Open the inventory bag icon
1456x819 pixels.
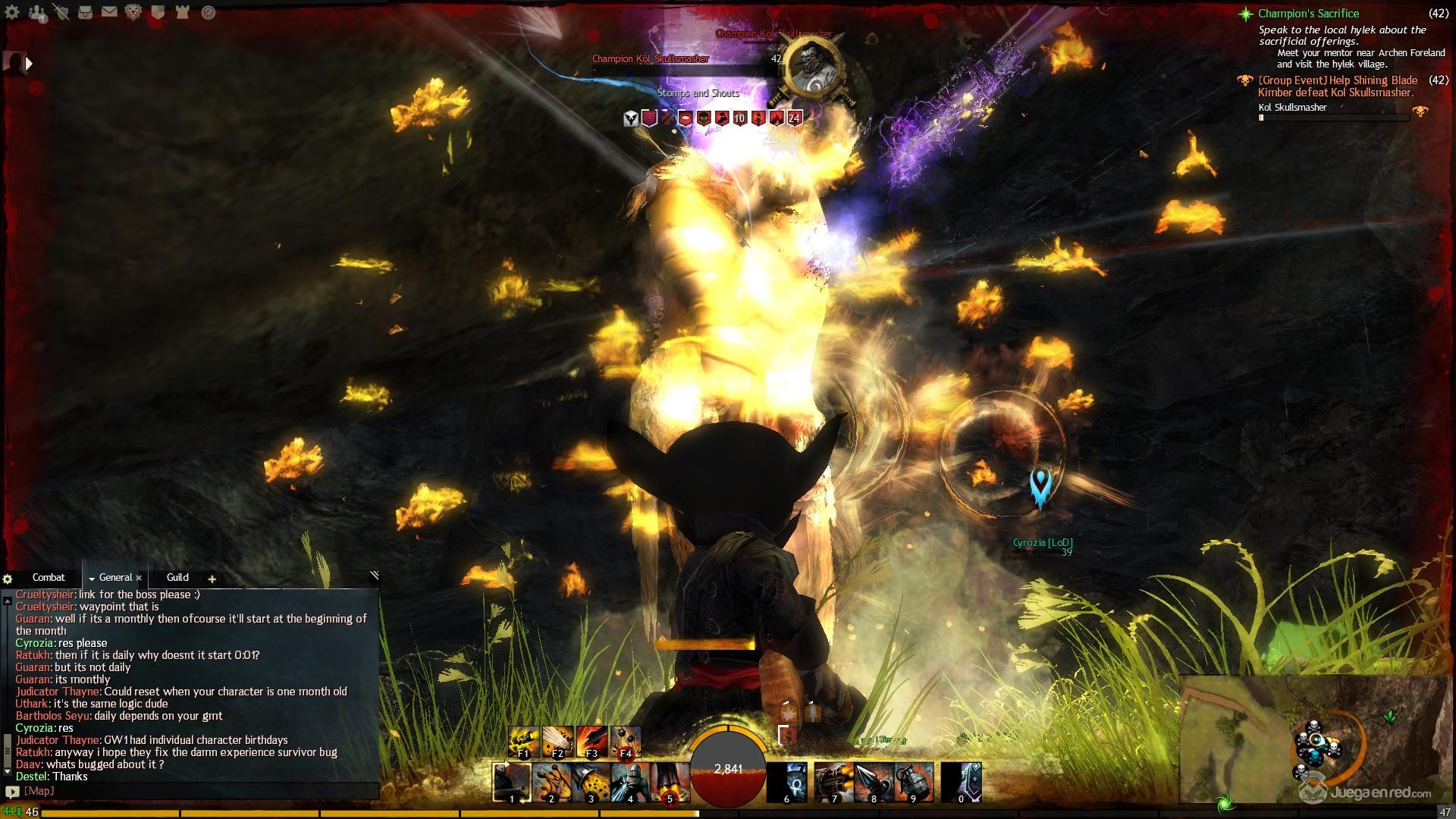[86, 12]
